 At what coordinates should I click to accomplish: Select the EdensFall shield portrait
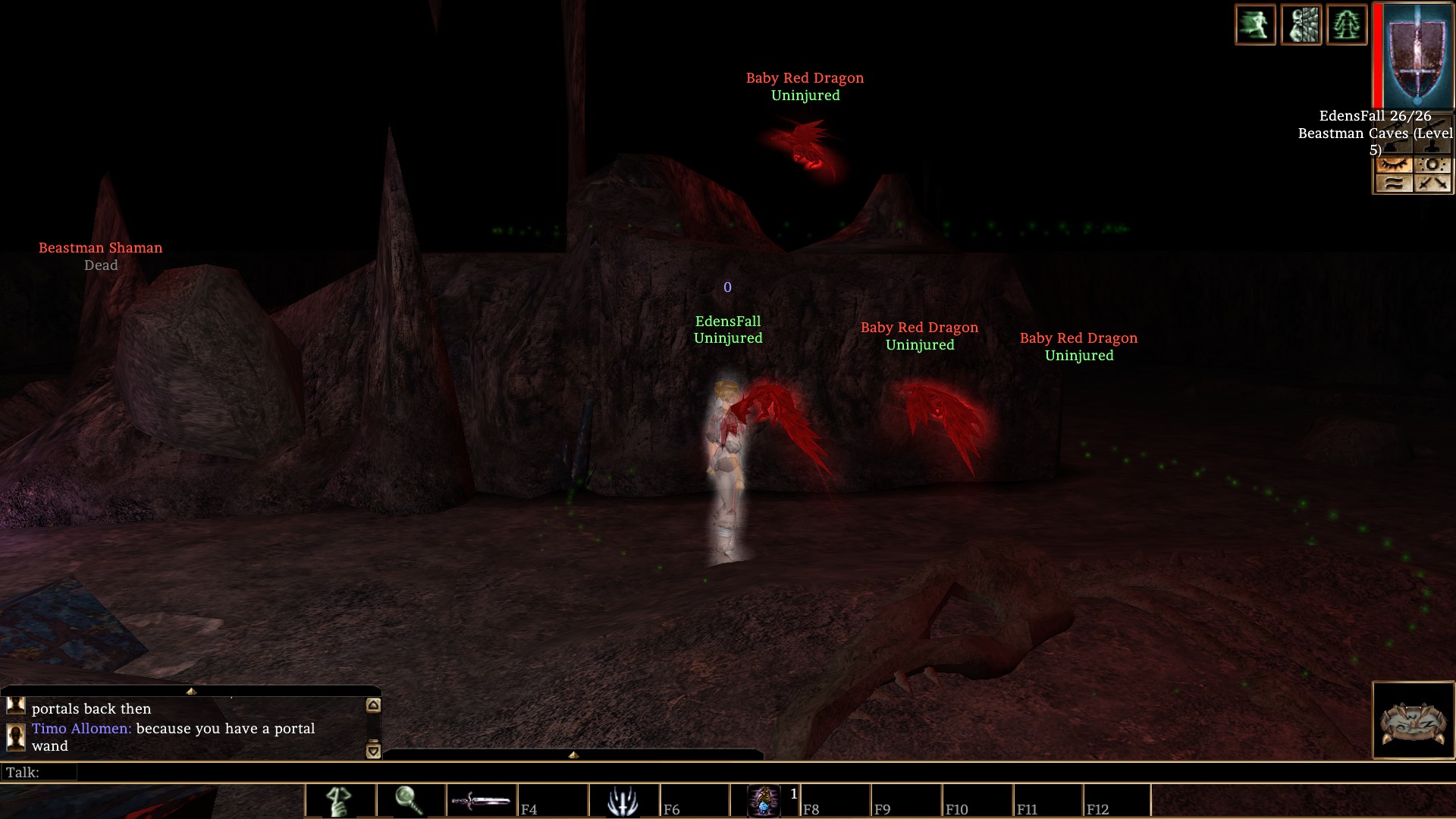[x=1414, y=55]
